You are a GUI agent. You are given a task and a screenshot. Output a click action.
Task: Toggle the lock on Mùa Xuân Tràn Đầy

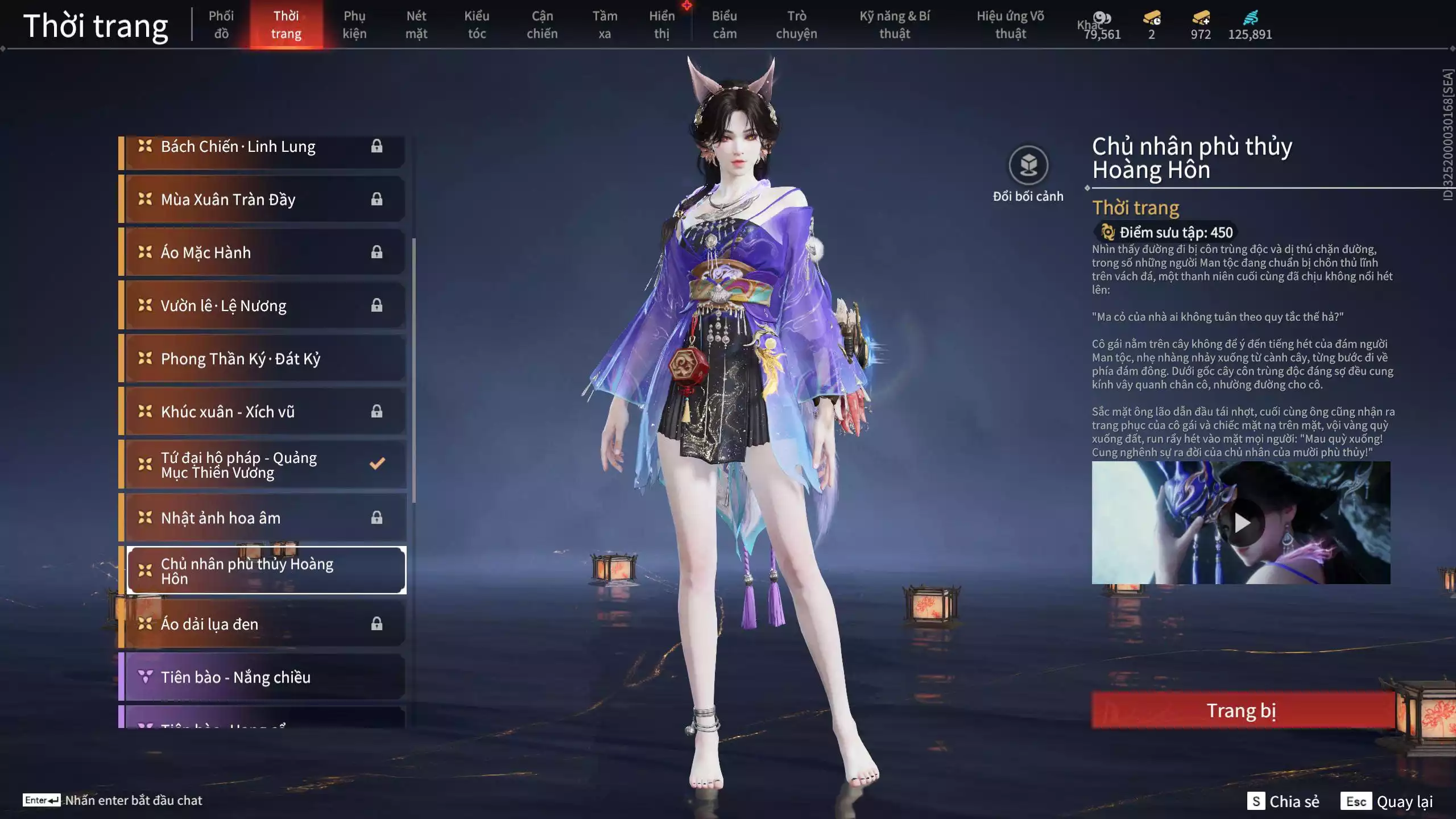tap(377, 199)
